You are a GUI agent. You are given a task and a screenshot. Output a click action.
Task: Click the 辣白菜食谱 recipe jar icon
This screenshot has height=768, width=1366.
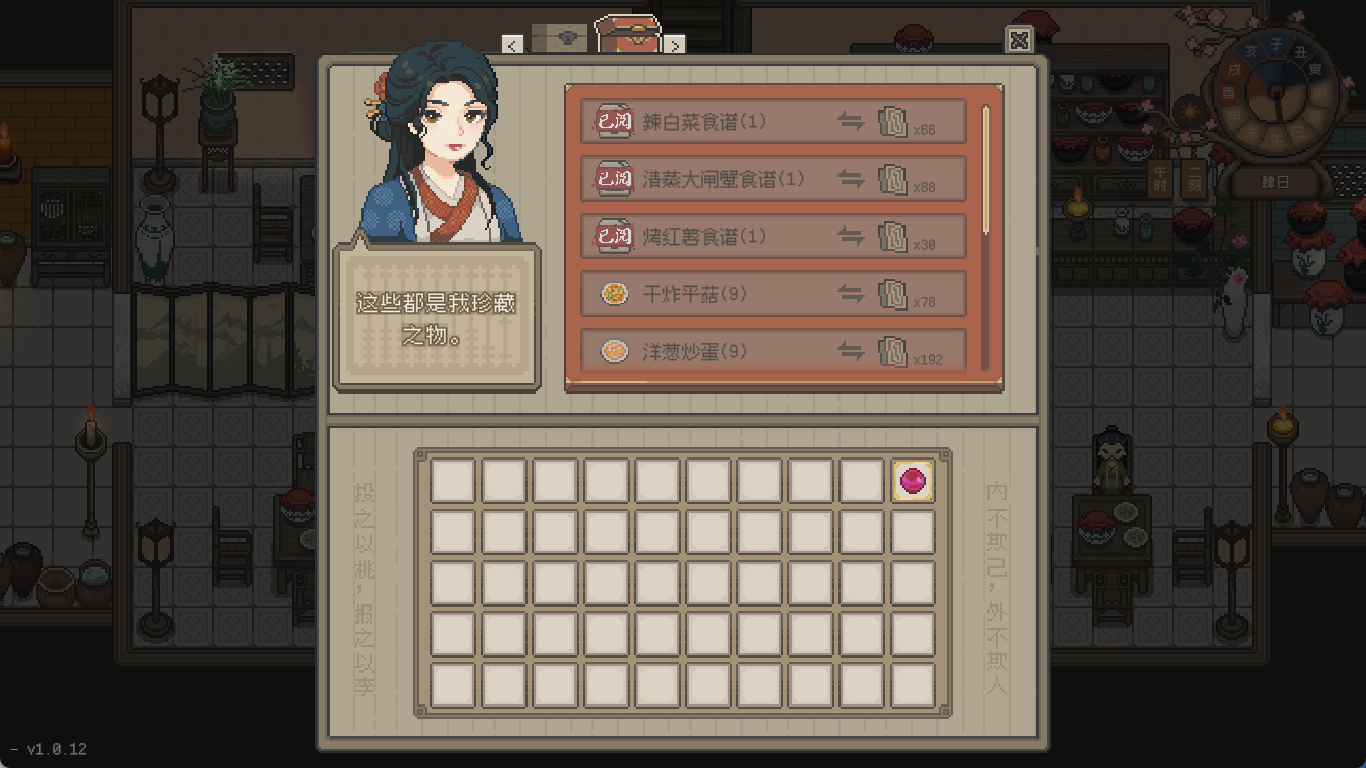(x=613, y=120)
